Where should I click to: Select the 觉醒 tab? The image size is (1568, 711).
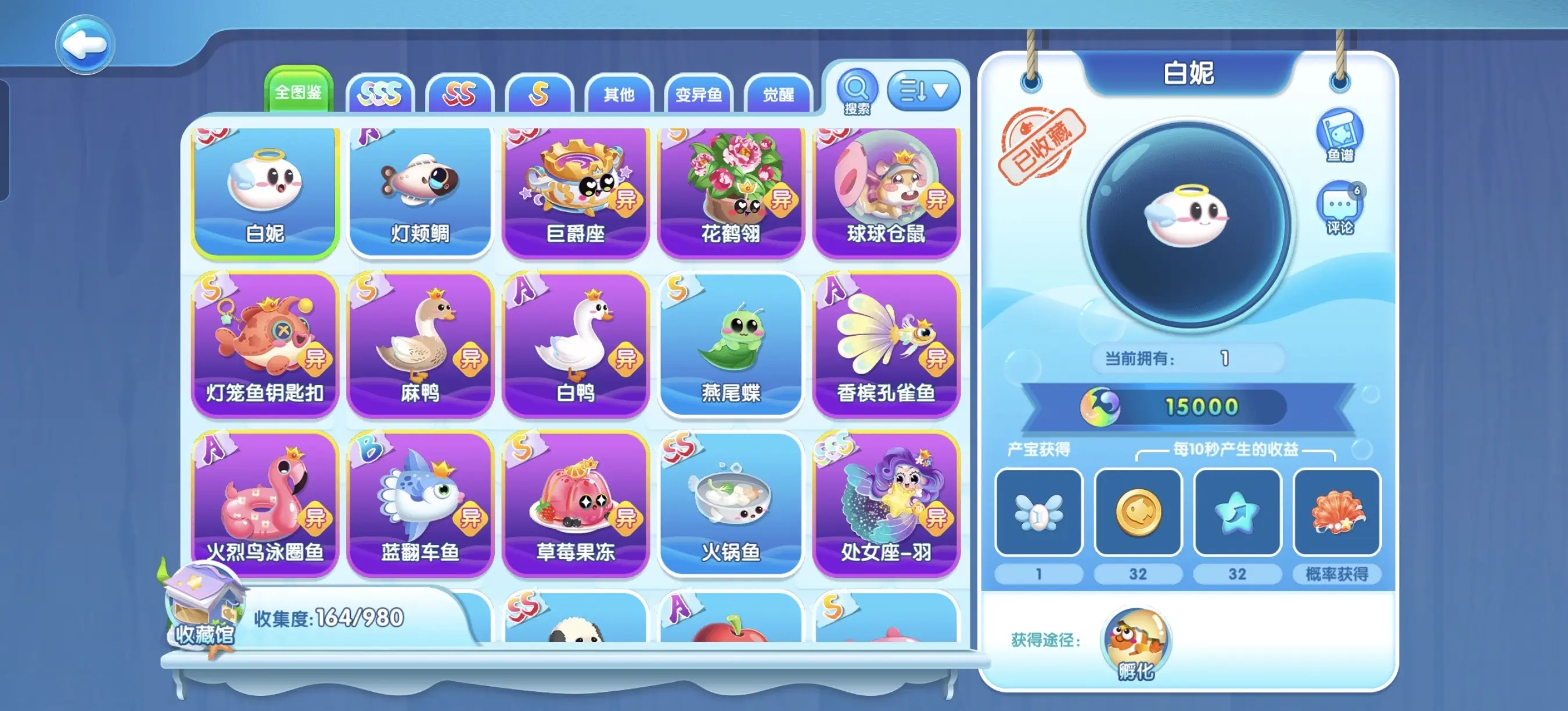[778, 94]
